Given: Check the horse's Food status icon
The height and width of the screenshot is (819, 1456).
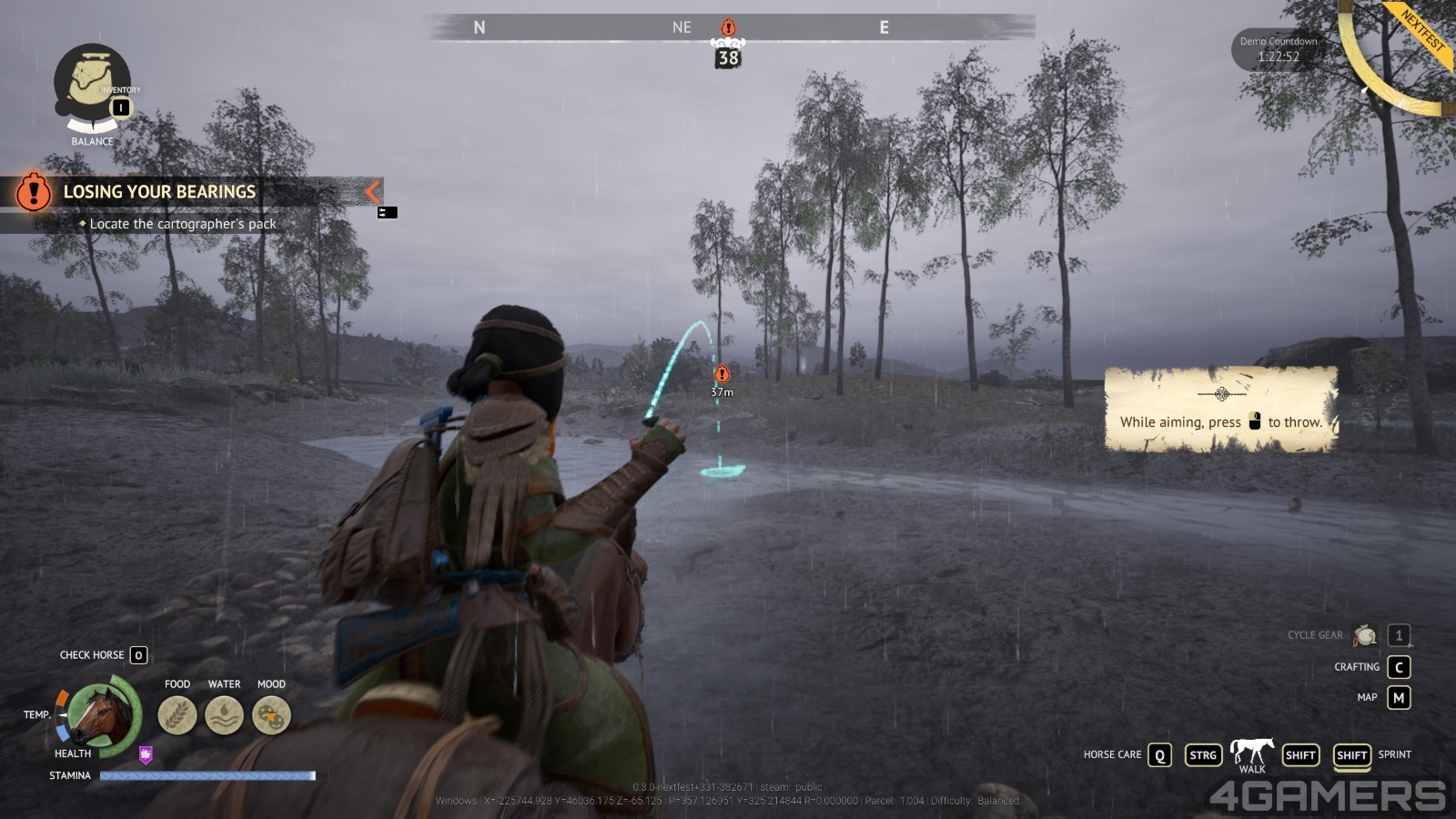Looking at the screenshot, I should [x=177, y=715].
